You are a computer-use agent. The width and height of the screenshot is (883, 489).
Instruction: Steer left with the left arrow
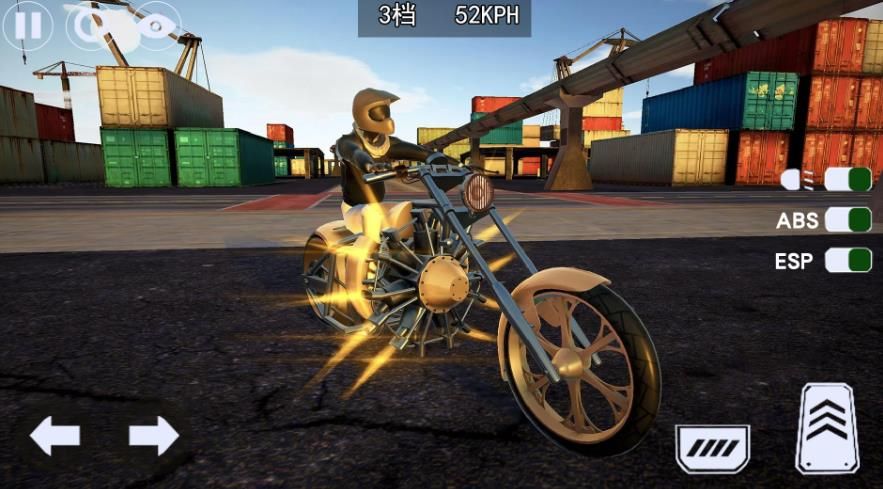tap(55, 436)
